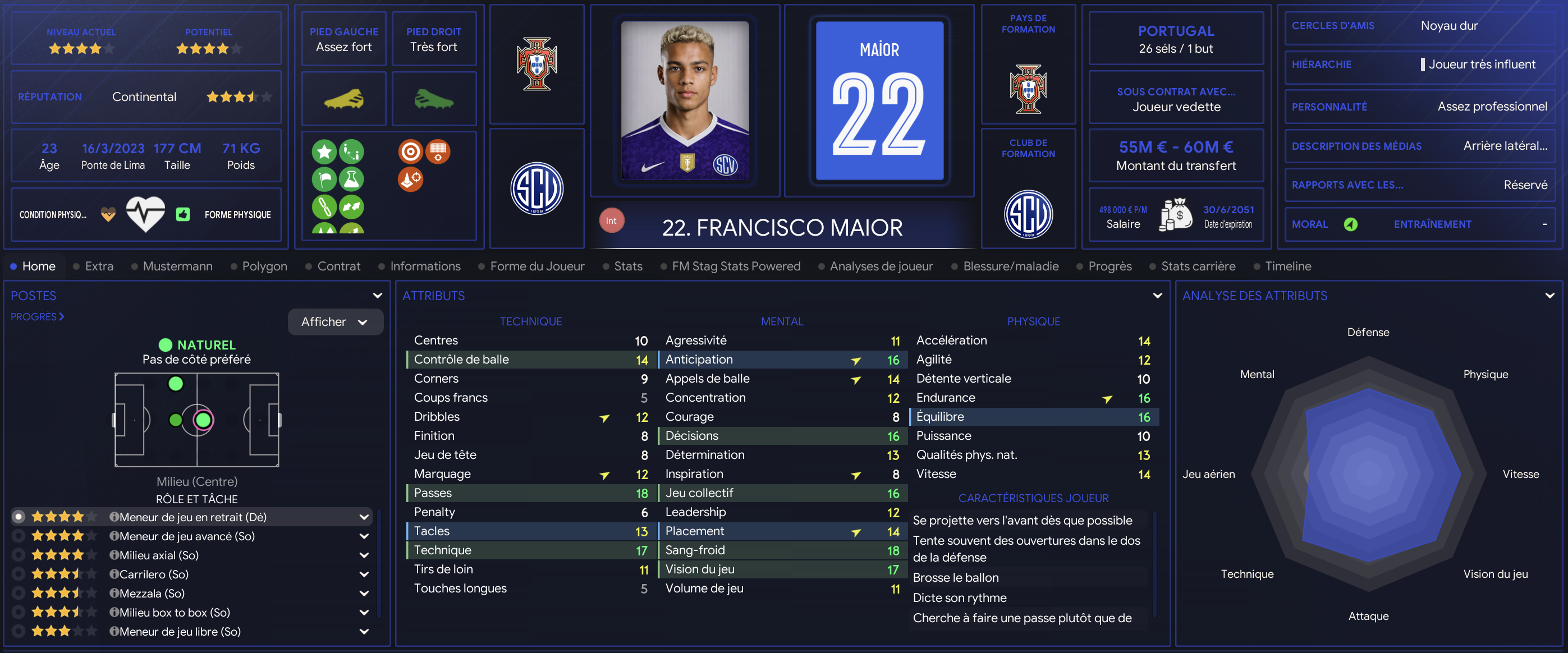This screenshot has width=1568, height=653.
Task: Expand the POSTES panel menu
Action: 377,296
